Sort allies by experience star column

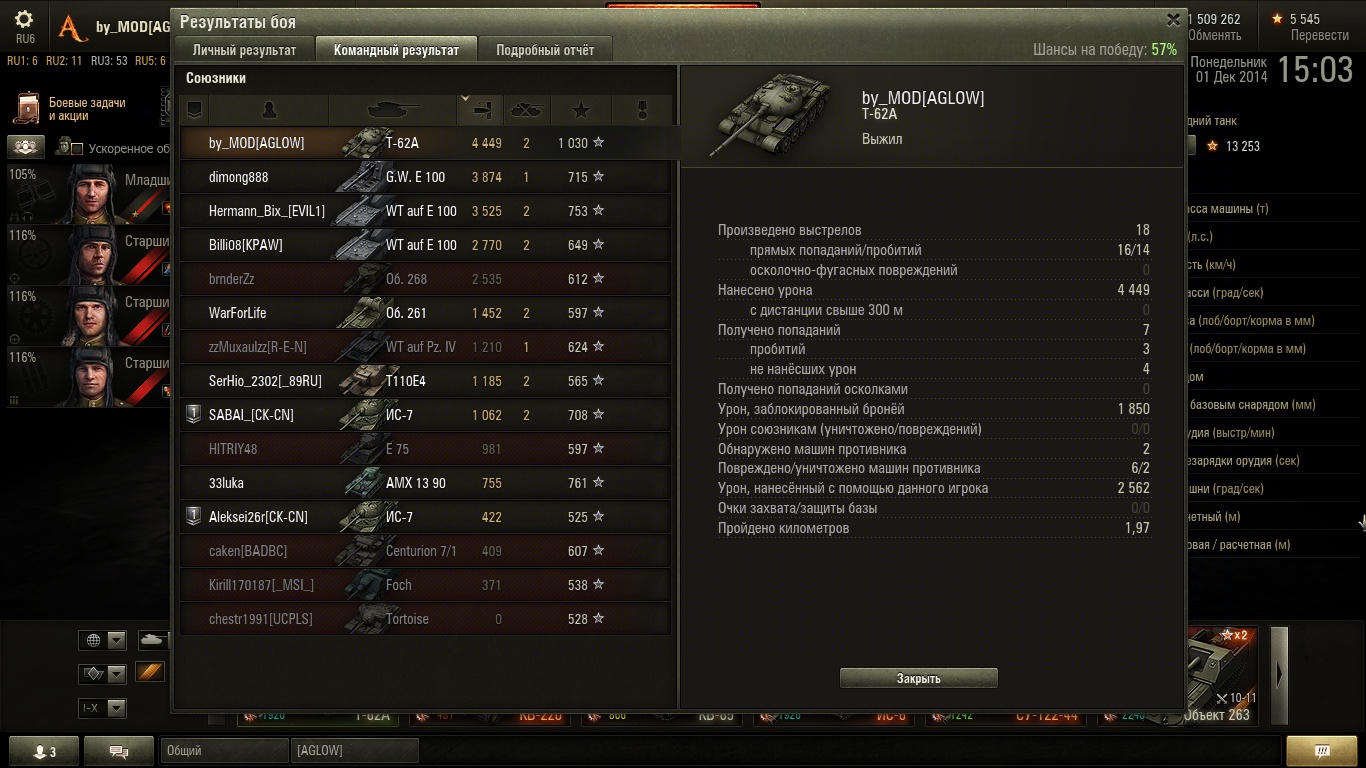[x=581, y=109]
